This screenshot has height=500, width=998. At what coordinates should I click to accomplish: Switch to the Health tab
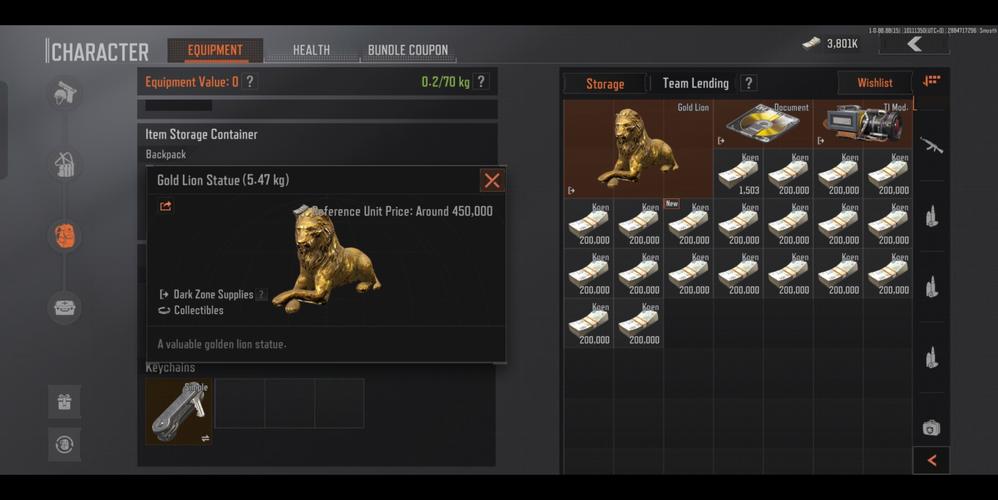click(311, 50)
